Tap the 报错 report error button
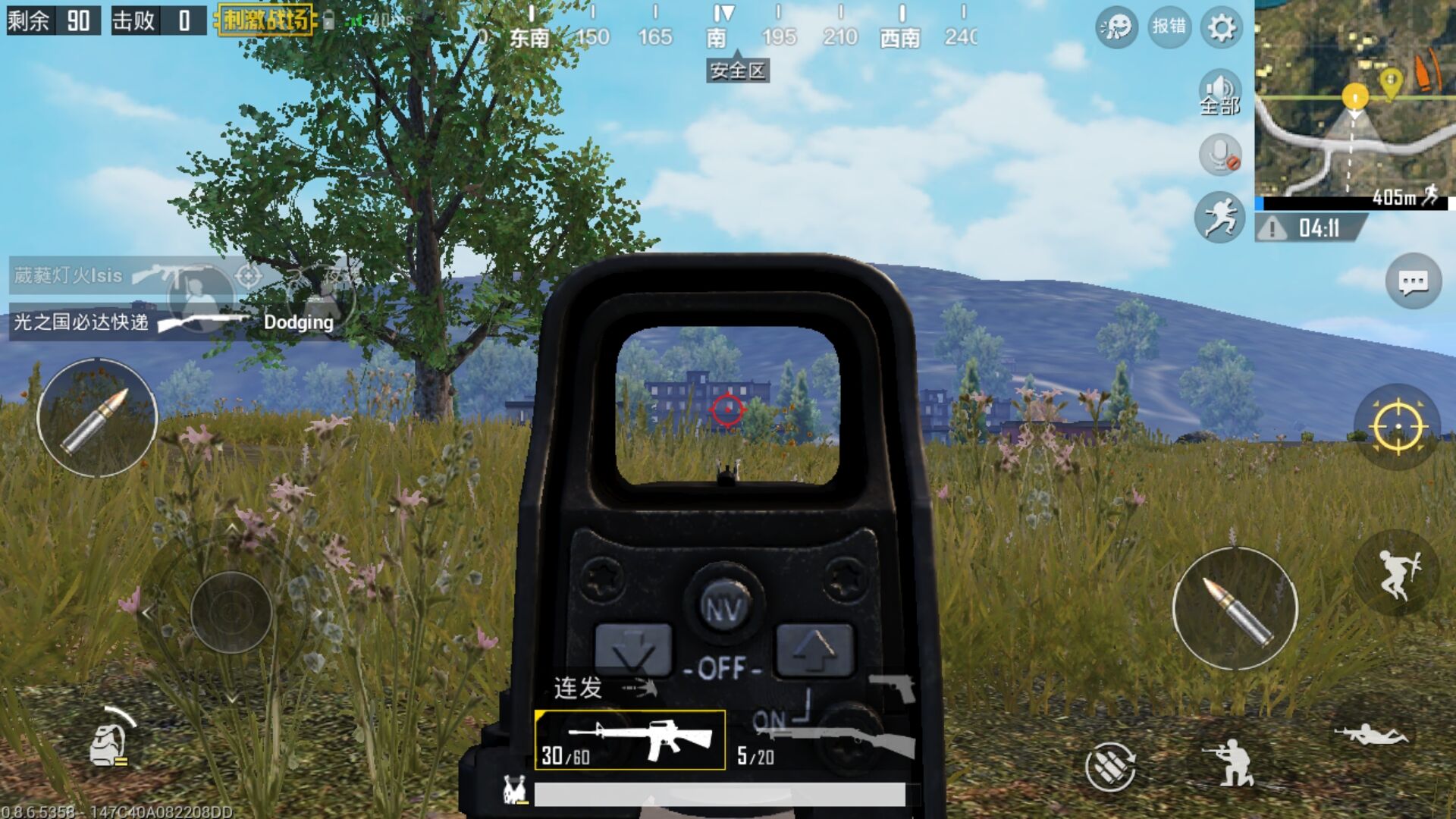Image resolution: width=1456 pixels, height=819 pixels. pyautogui.click(x=1169, y=27)
